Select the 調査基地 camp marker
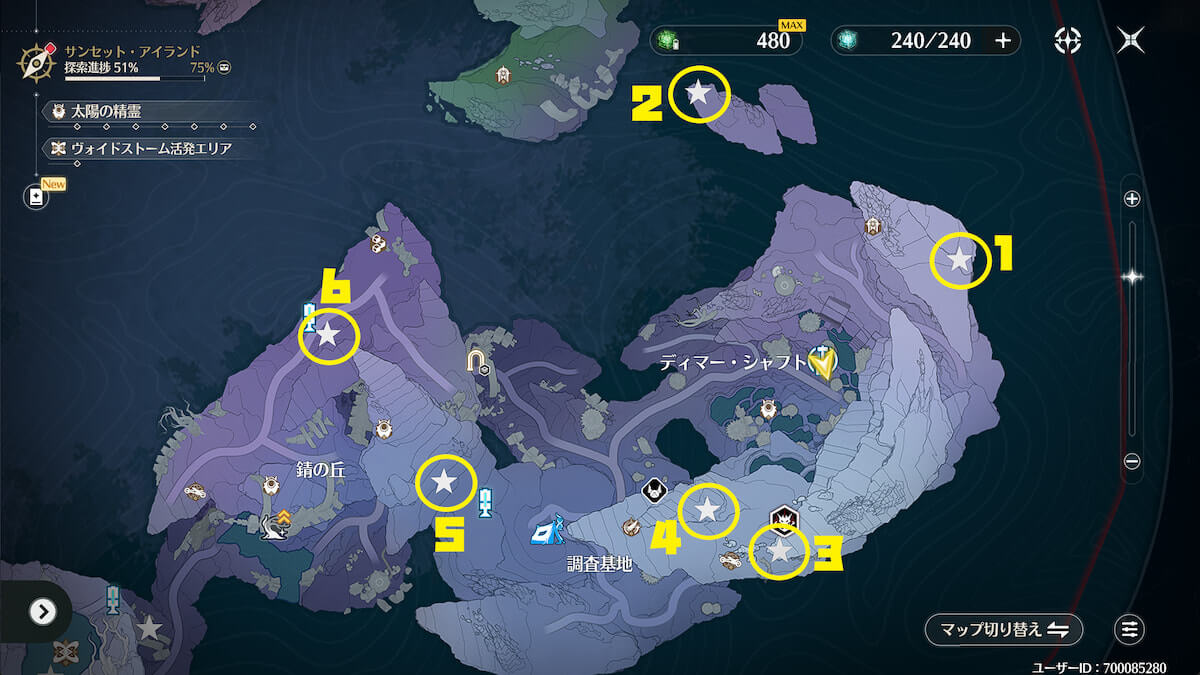 549,530
